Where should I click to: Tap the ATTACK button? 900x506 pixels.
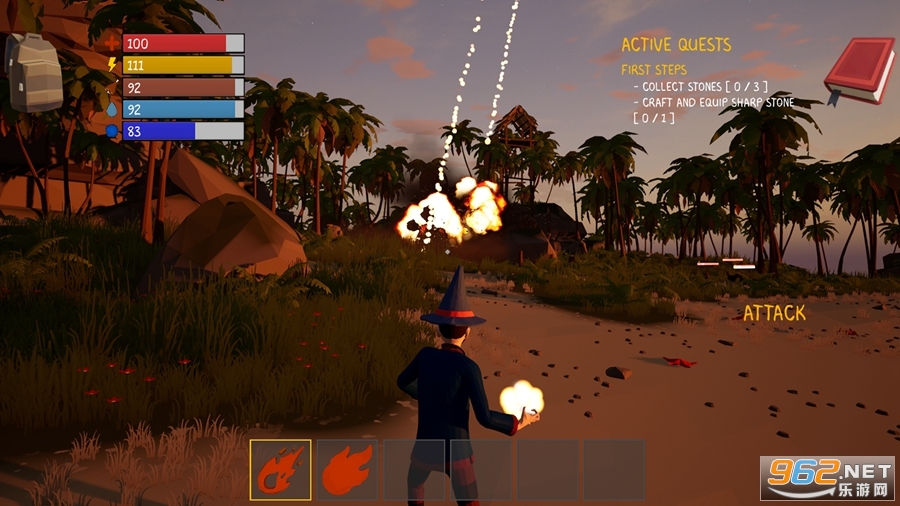click(x=774, y=313)
